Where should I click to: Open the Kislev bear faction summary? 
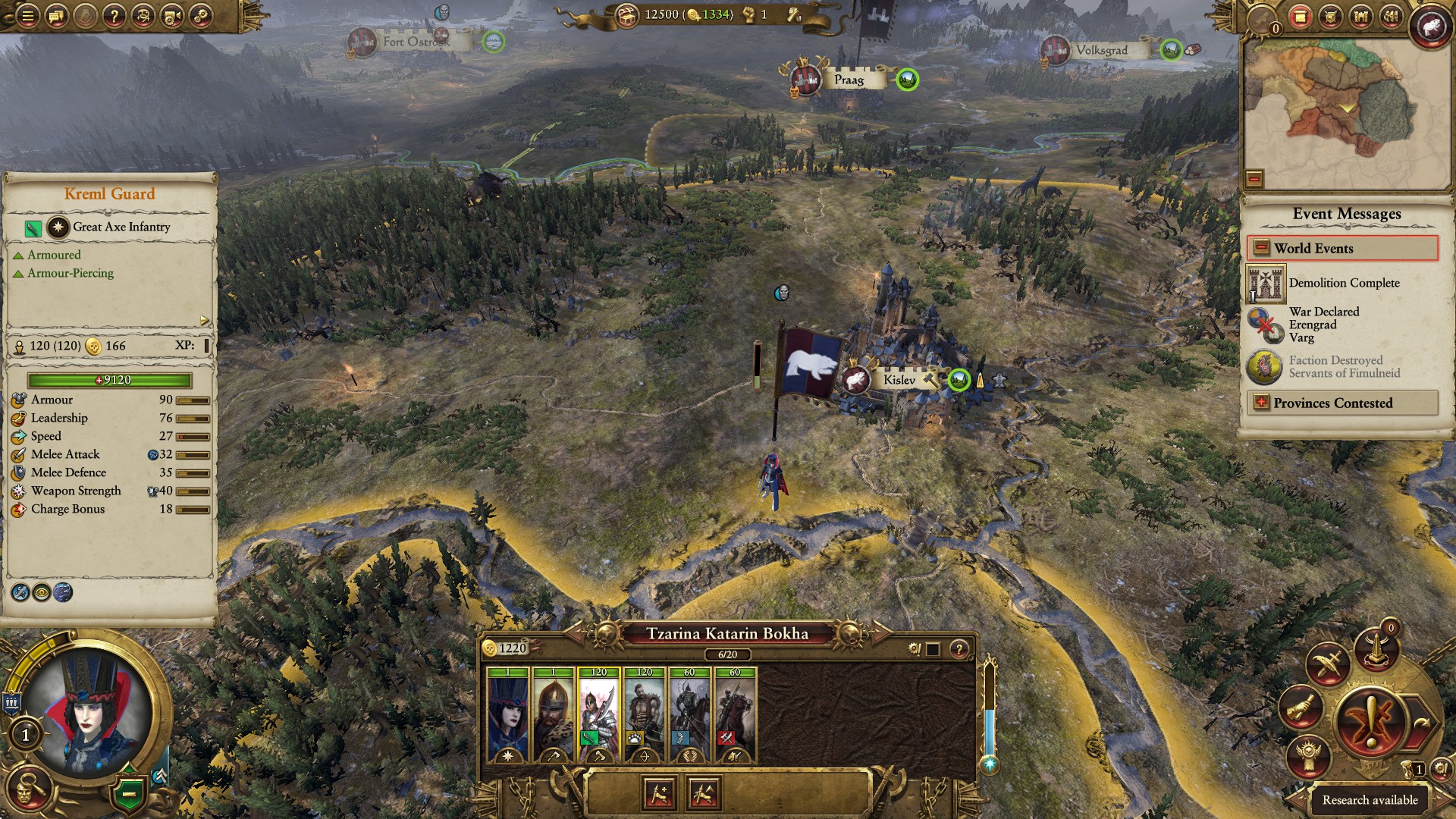pos(1429,27)
